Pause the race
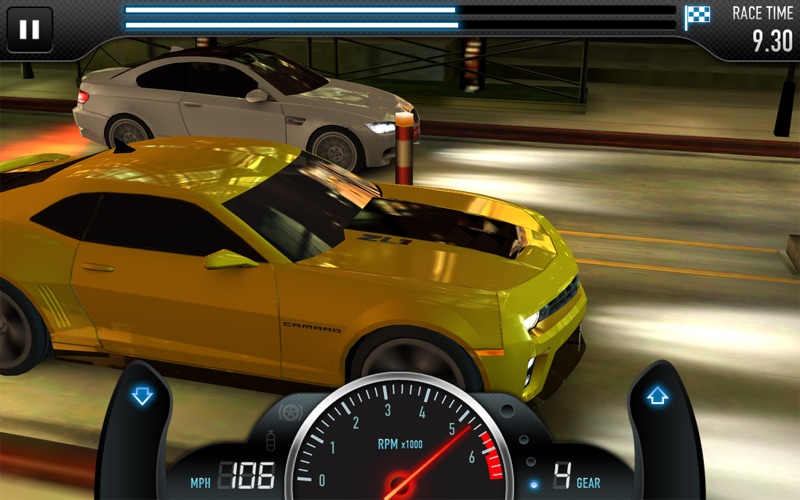The width and height of the screenshot is (800, 500). tap(30, 29)
